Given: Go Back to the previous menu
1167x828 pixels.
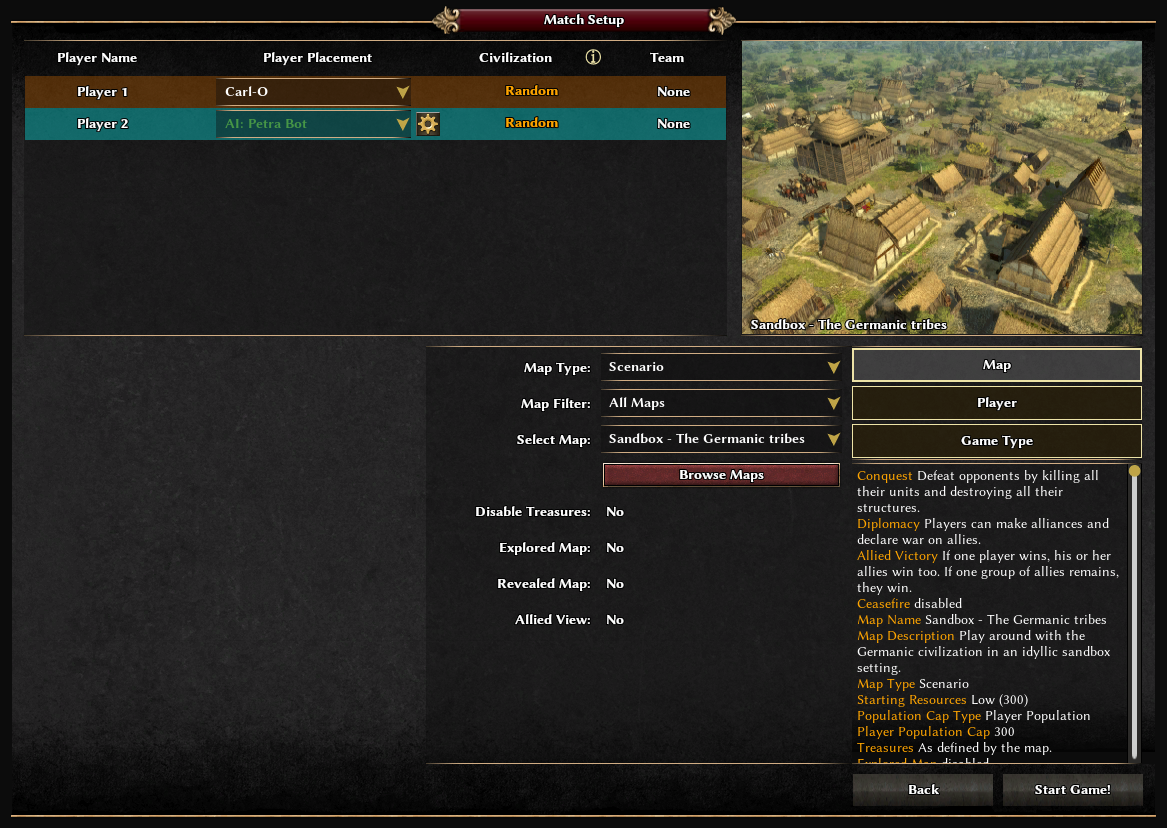Looking at the screenshot, I should pyautogui.click(x=923, y=790).
